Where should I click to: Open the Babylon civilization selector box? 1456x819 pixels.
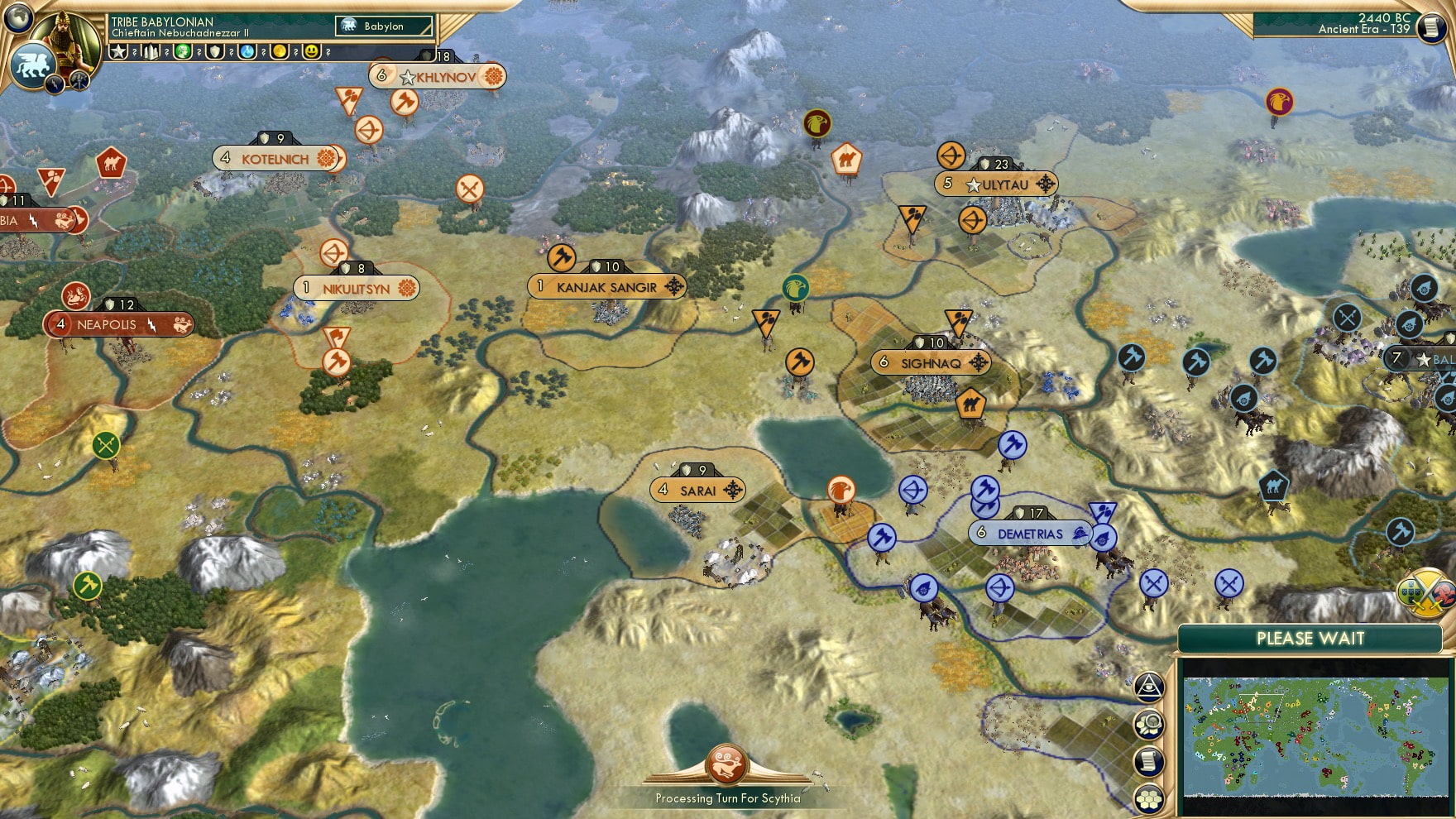tap(383, 26)
